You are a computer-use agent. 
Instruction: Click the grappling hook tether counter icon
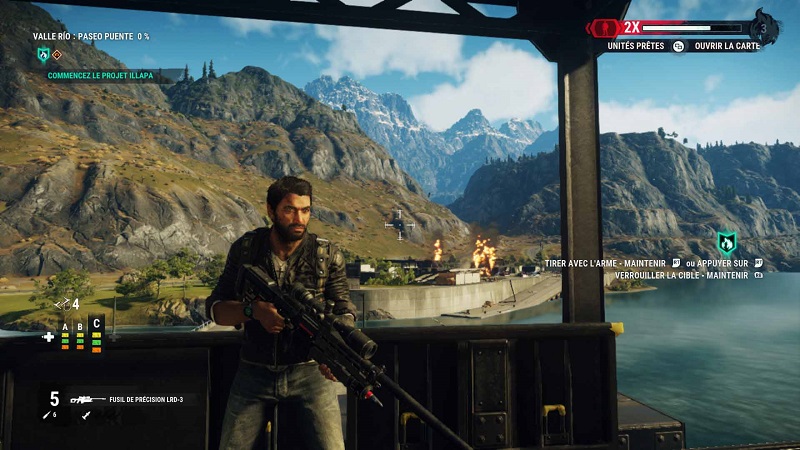coord(63,303)
